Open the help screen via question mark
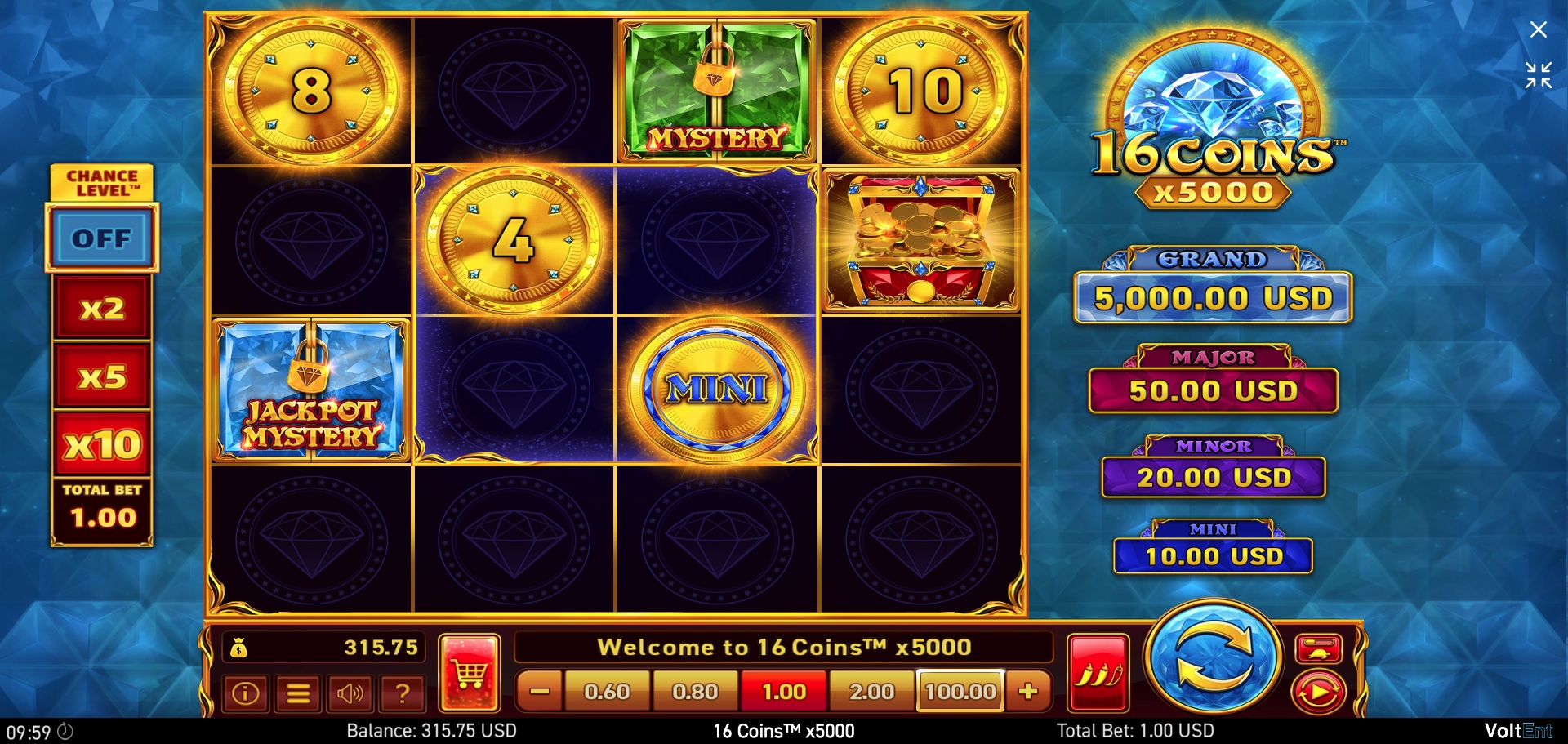1568x744 pixels. (x=402, y=693)
